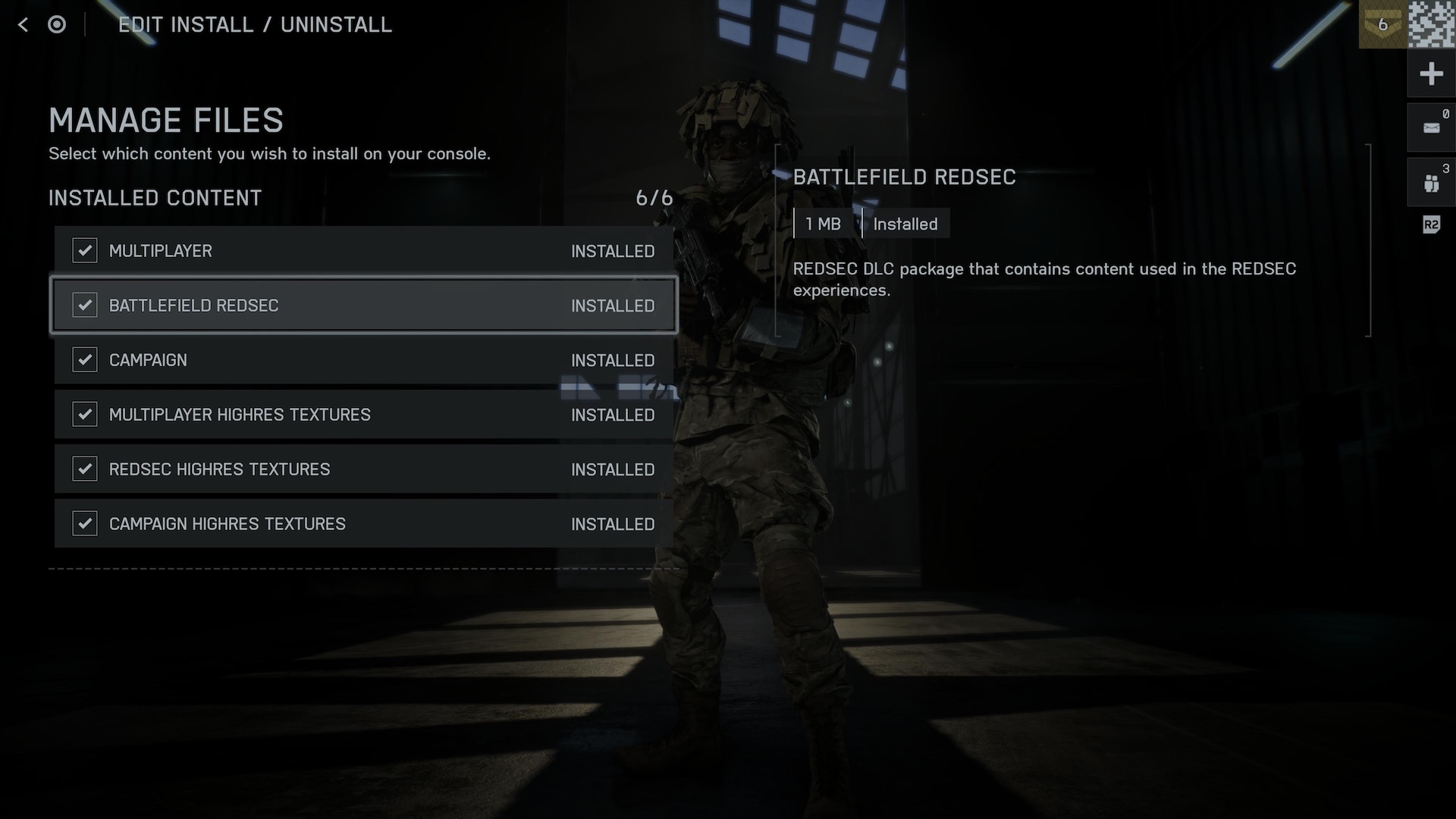Click the Installed status tag in details panel
1456x819 pixels.
(x=905, y=224)
